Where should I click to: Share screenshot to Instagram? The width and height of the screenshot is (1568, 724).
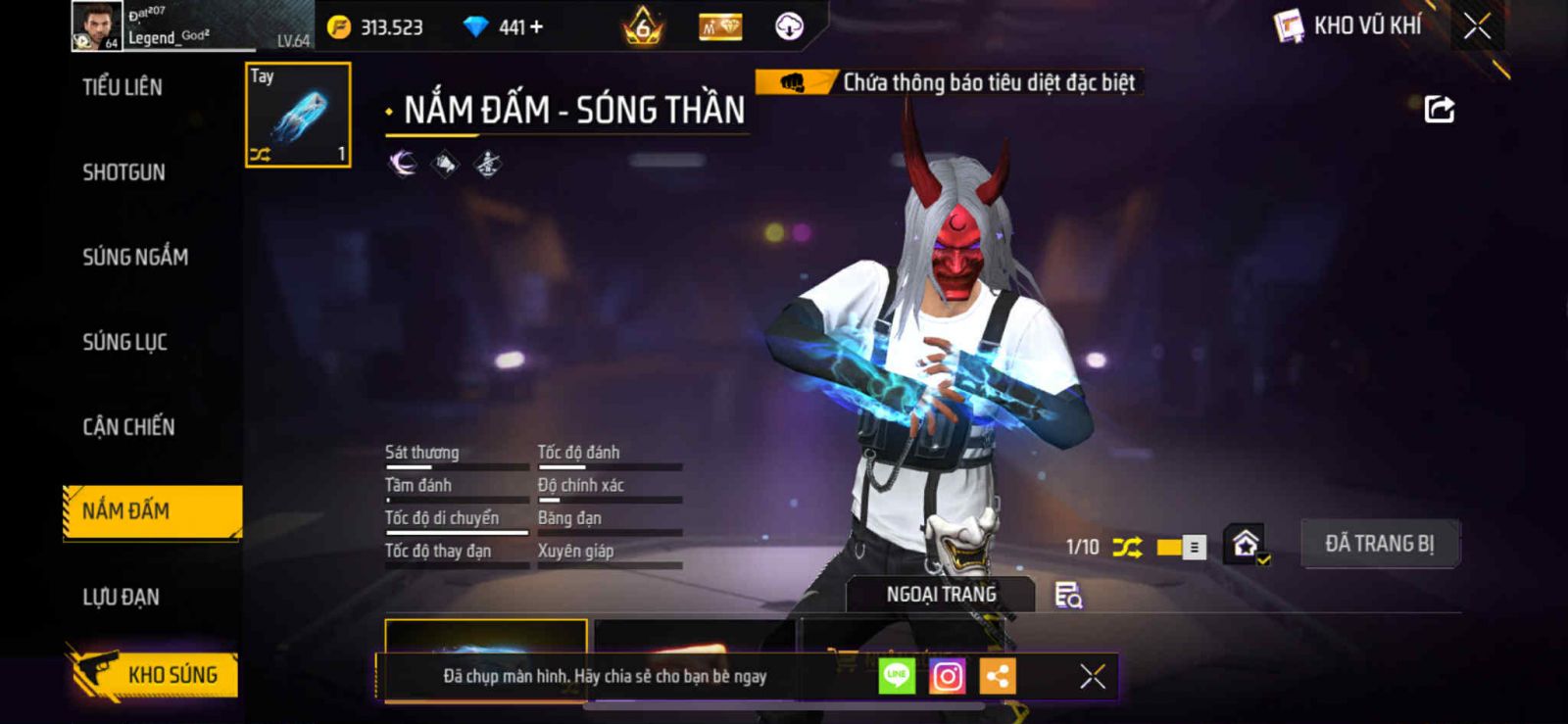(947, 676)
